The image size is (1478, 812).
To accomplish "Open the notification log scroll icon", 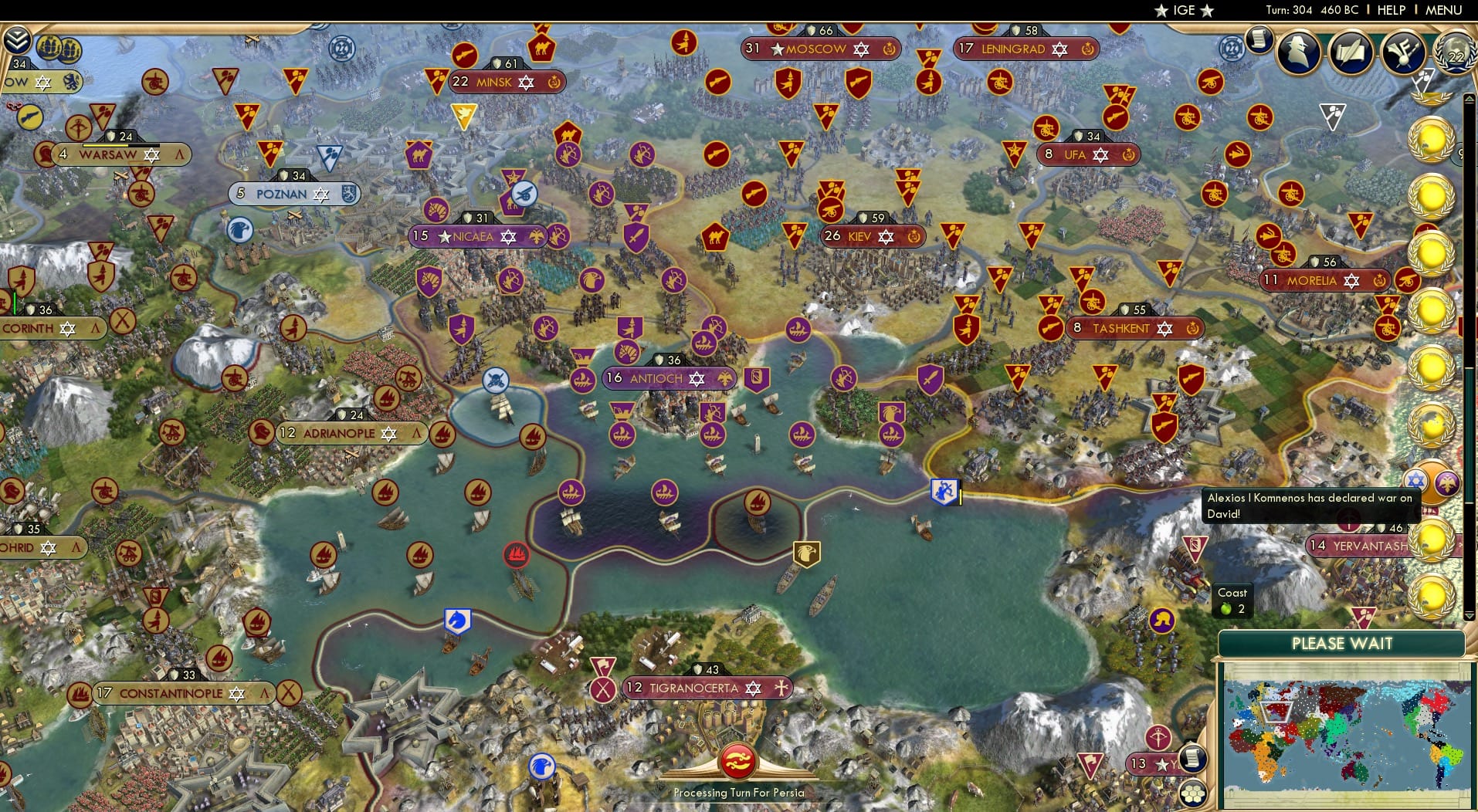I will click(x=1259, y=39).
